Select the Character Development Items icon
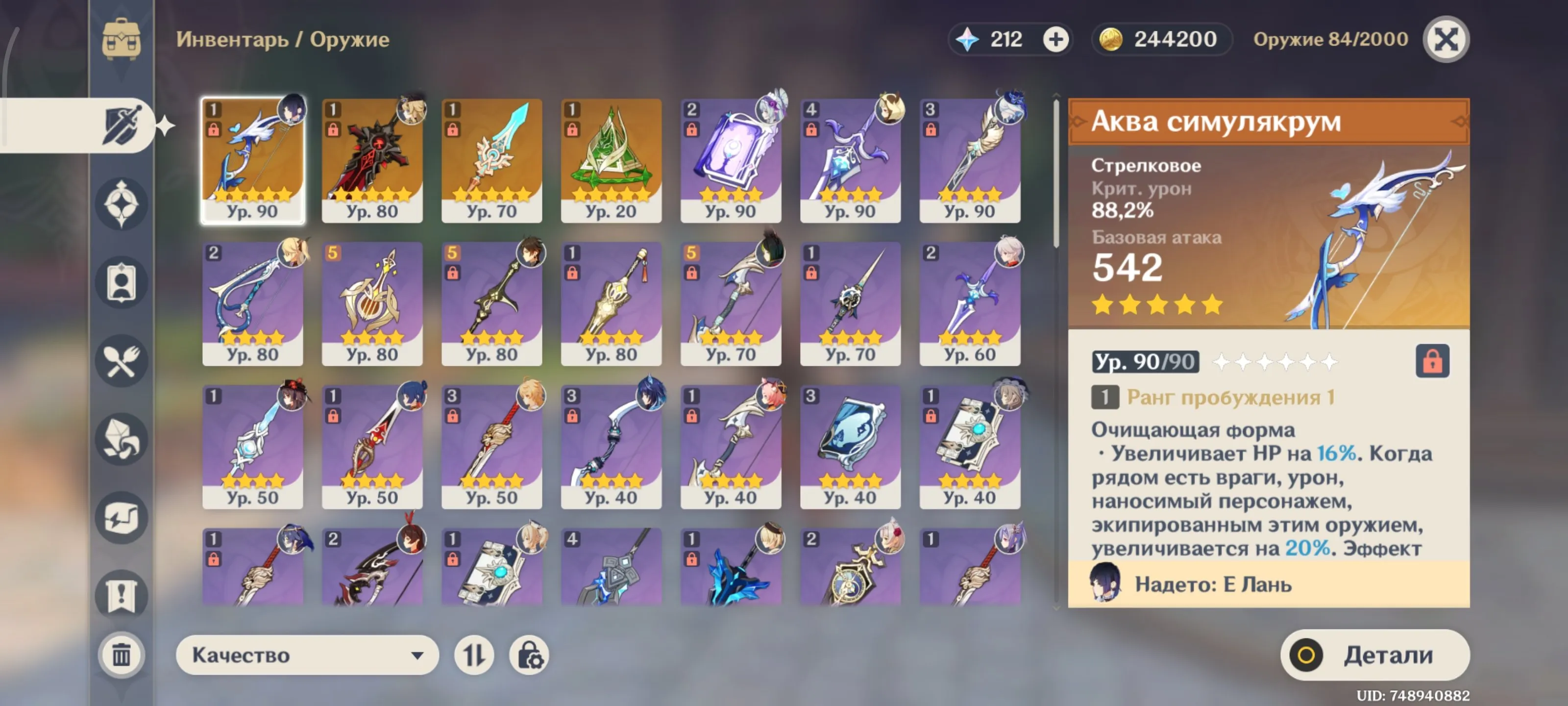 121,282
